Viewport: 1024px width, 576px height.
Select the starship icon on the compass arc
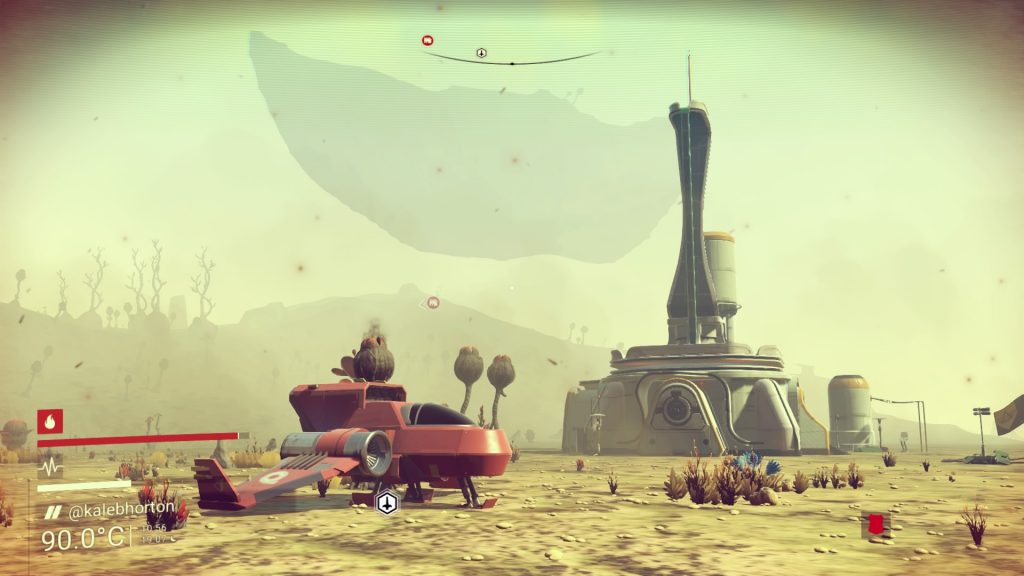[x=481, y=52]
